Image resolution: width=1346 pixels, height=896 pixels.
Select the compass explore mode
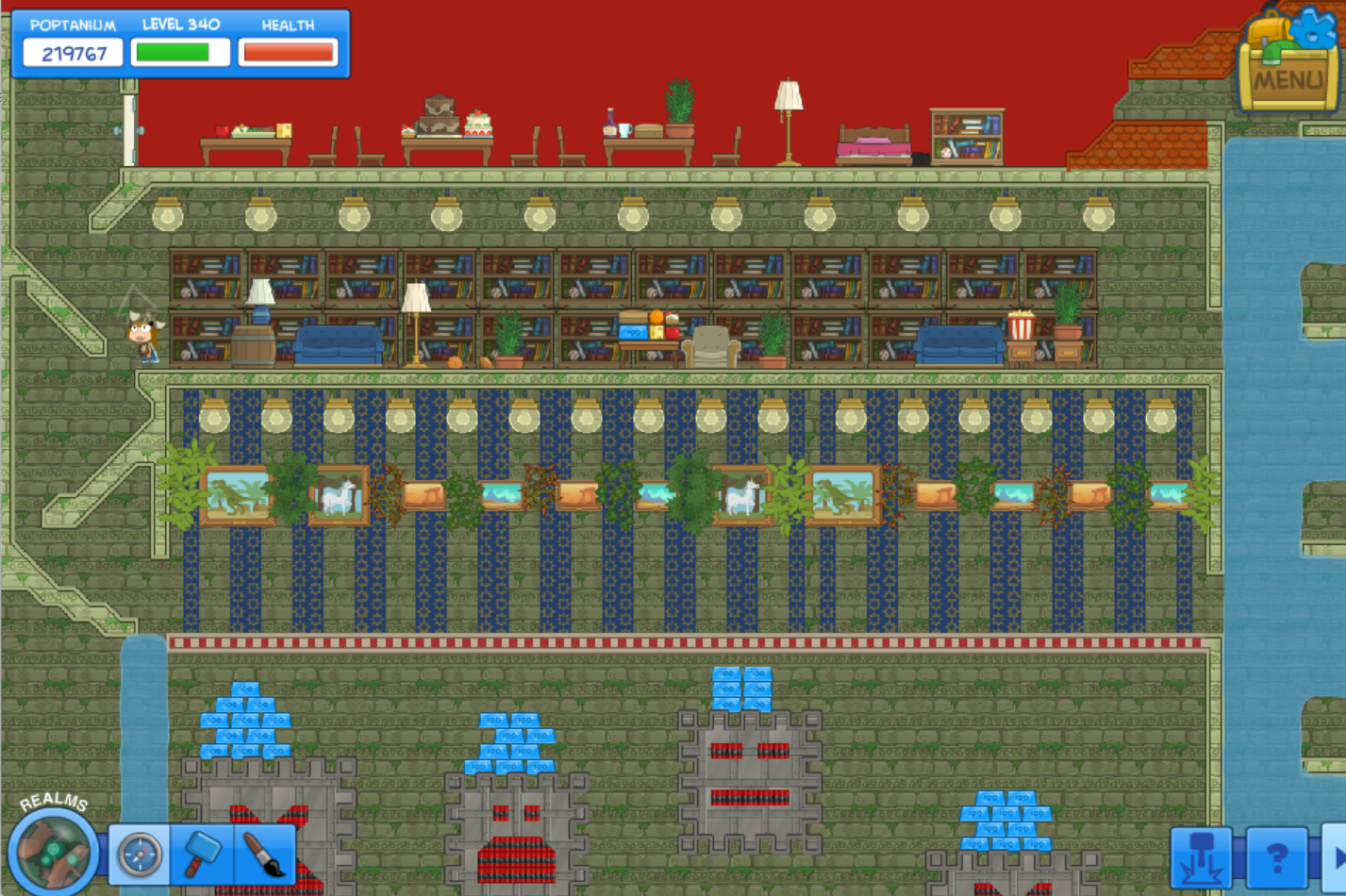click(x=140, y=855)
